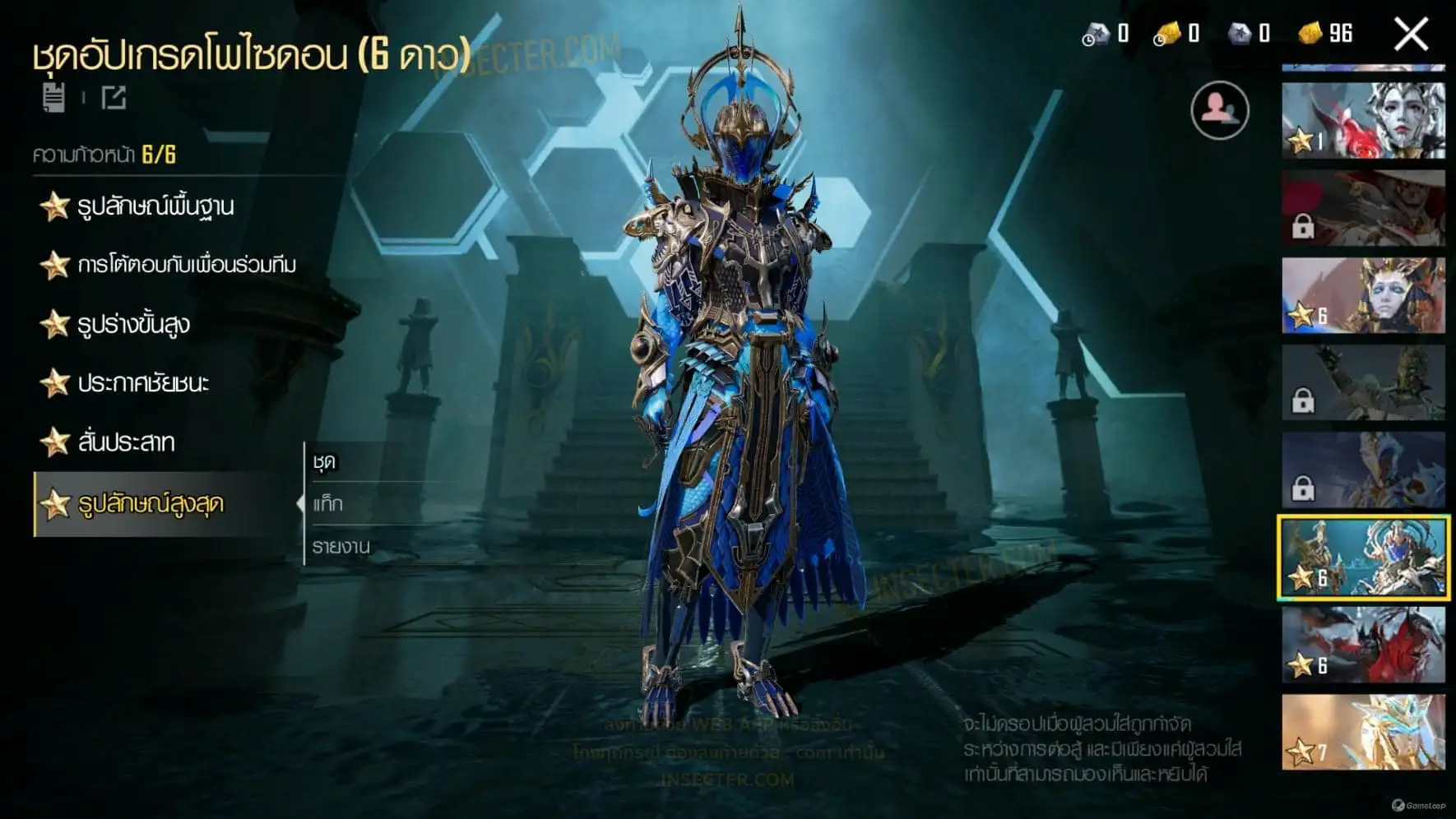Click the share export icon
This screenshot has height=819, width=1456.
[x=114, y=98]
